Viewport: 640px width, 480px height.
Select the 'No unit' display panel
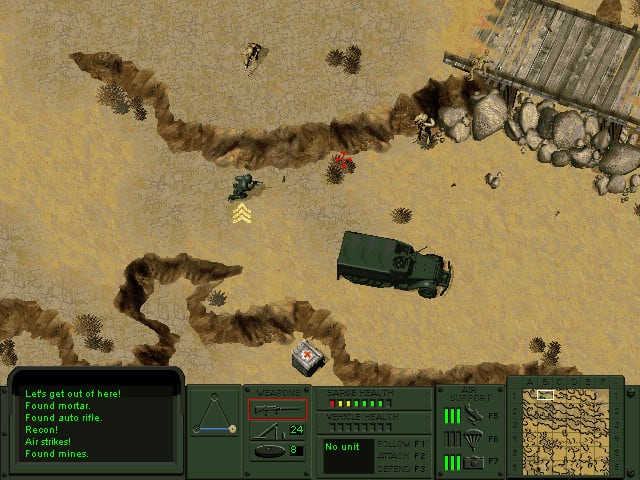point(347,455)
